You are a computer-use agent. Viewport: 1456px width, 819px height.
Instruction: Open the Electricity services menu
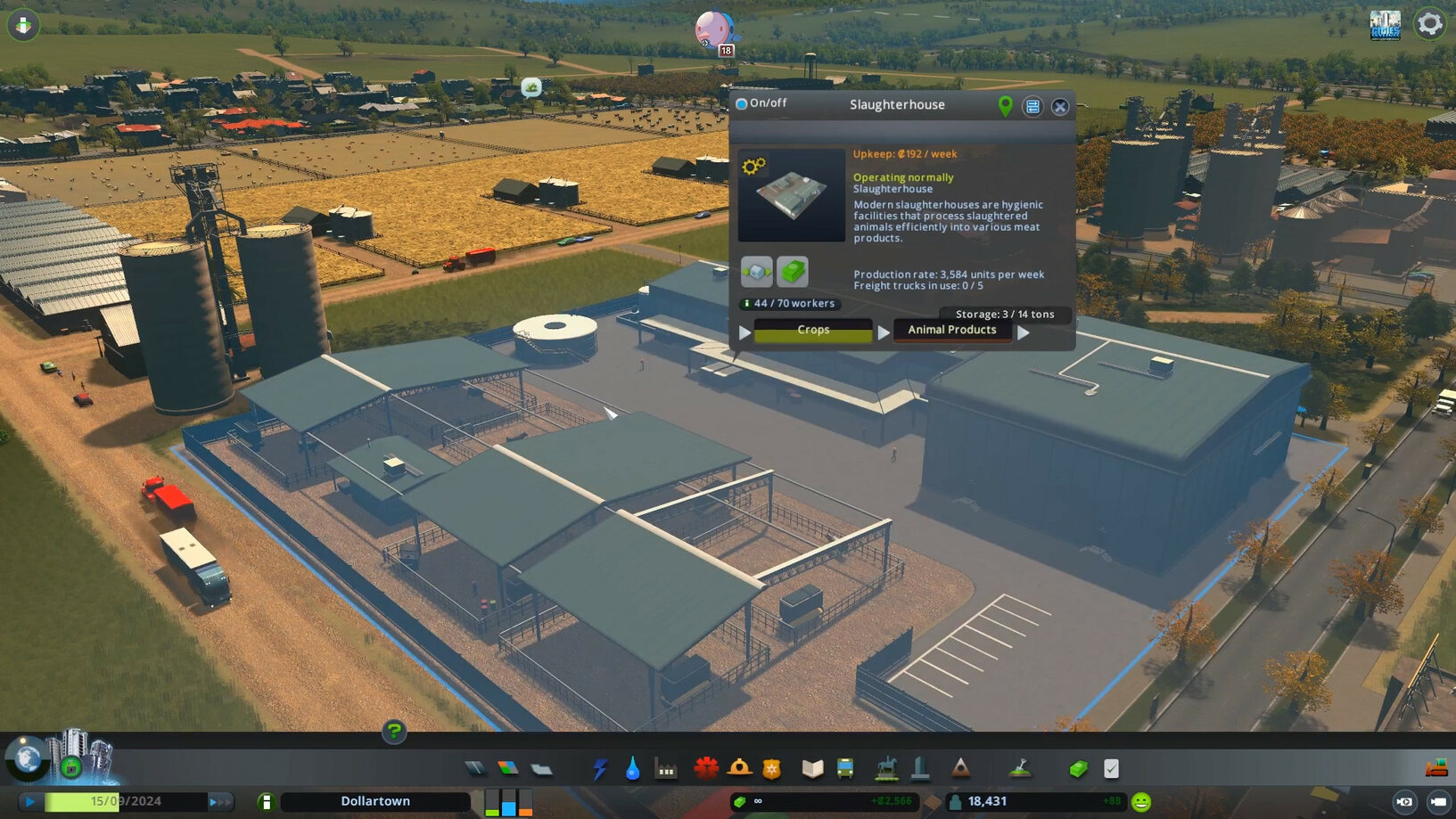pos(599,767)
